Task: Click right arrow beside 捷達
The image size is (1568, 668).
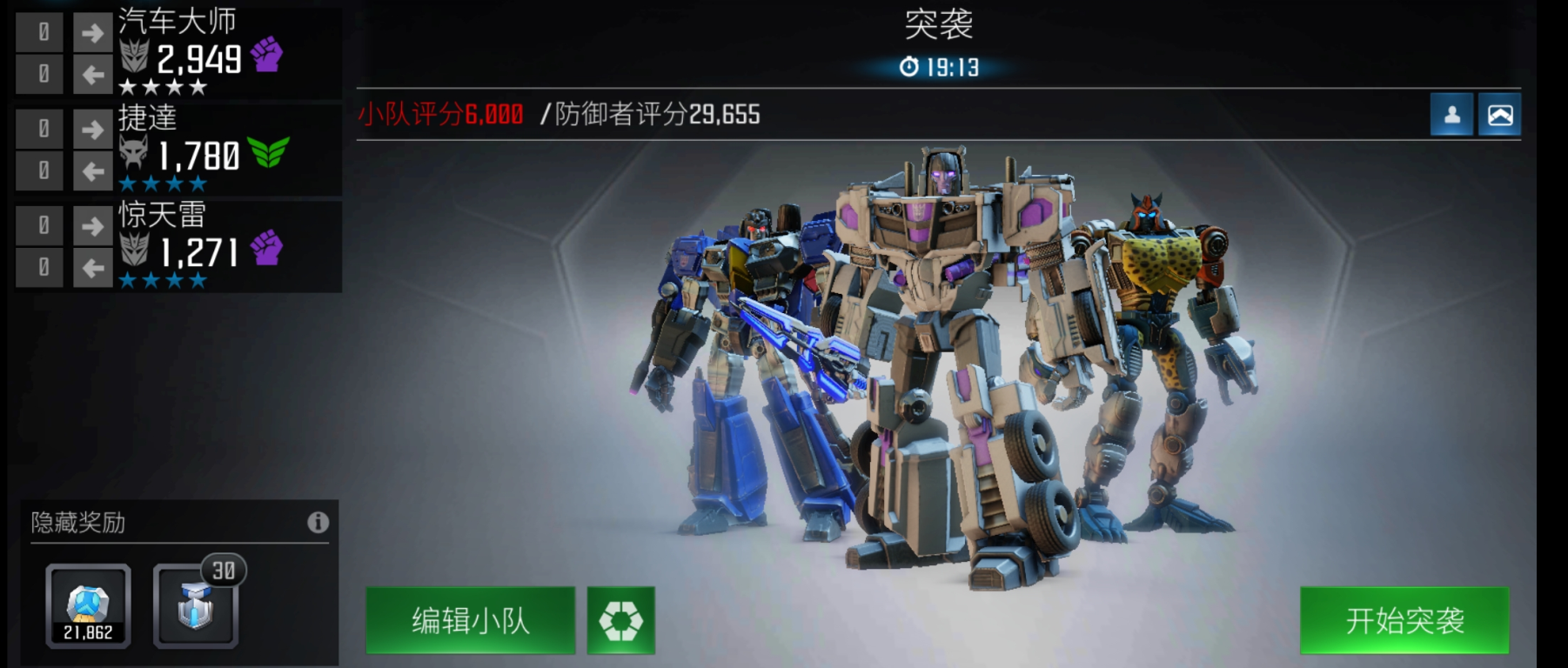Action: (92, 130)
